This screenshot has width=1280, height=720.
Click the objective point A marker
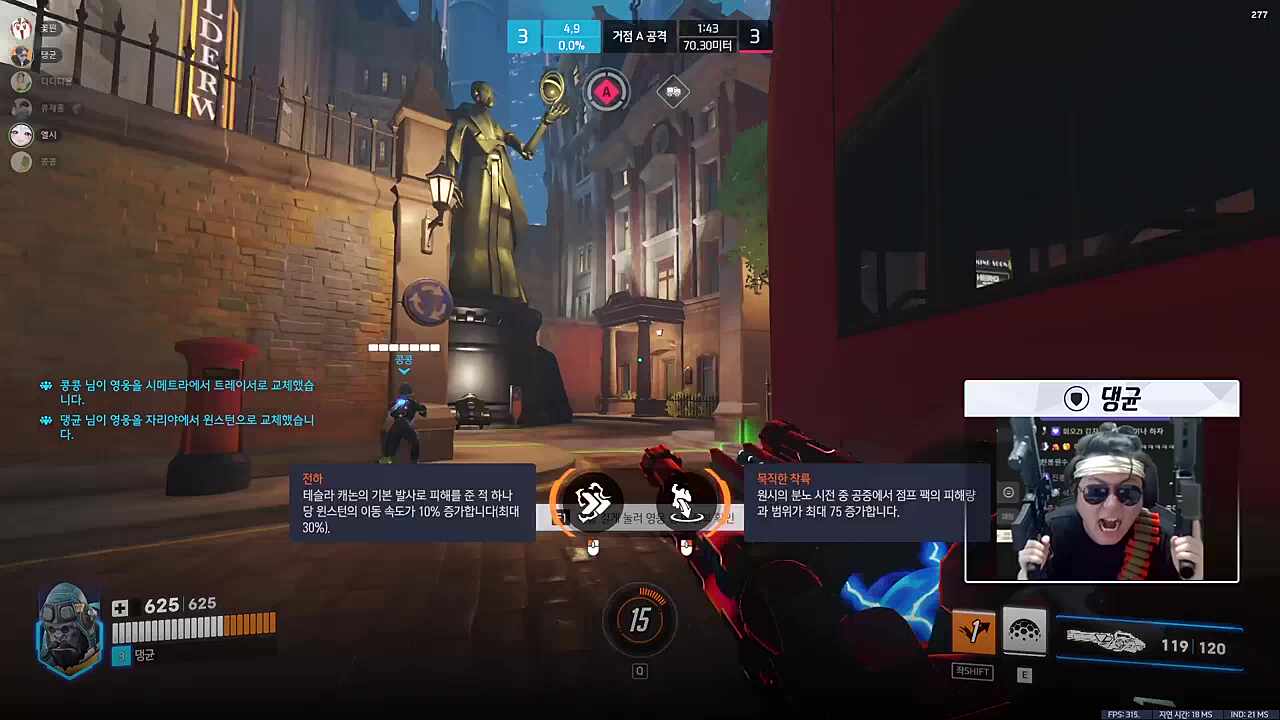608,92
